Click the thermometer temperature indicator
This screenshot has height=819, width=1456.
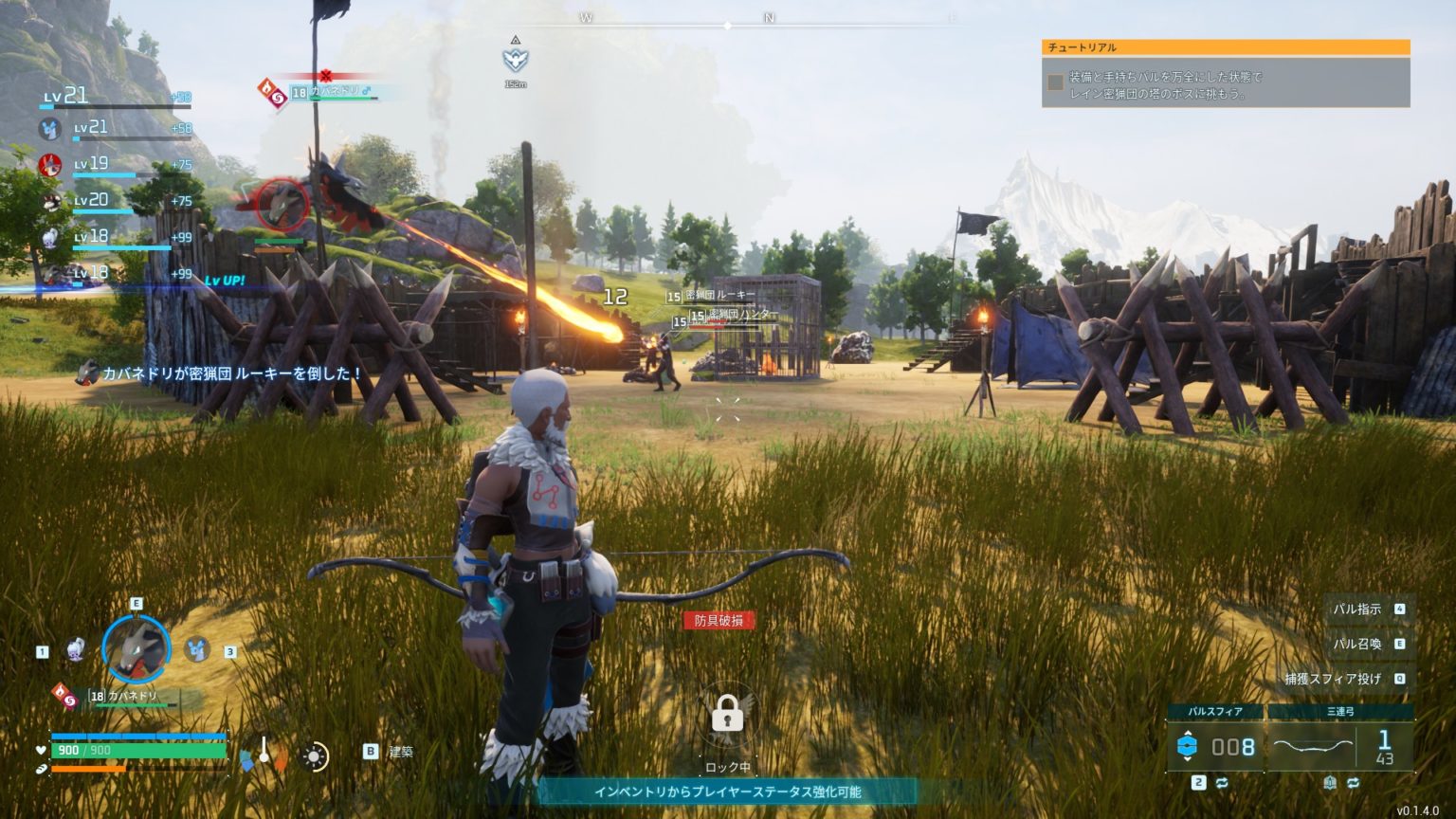point(264,754)
